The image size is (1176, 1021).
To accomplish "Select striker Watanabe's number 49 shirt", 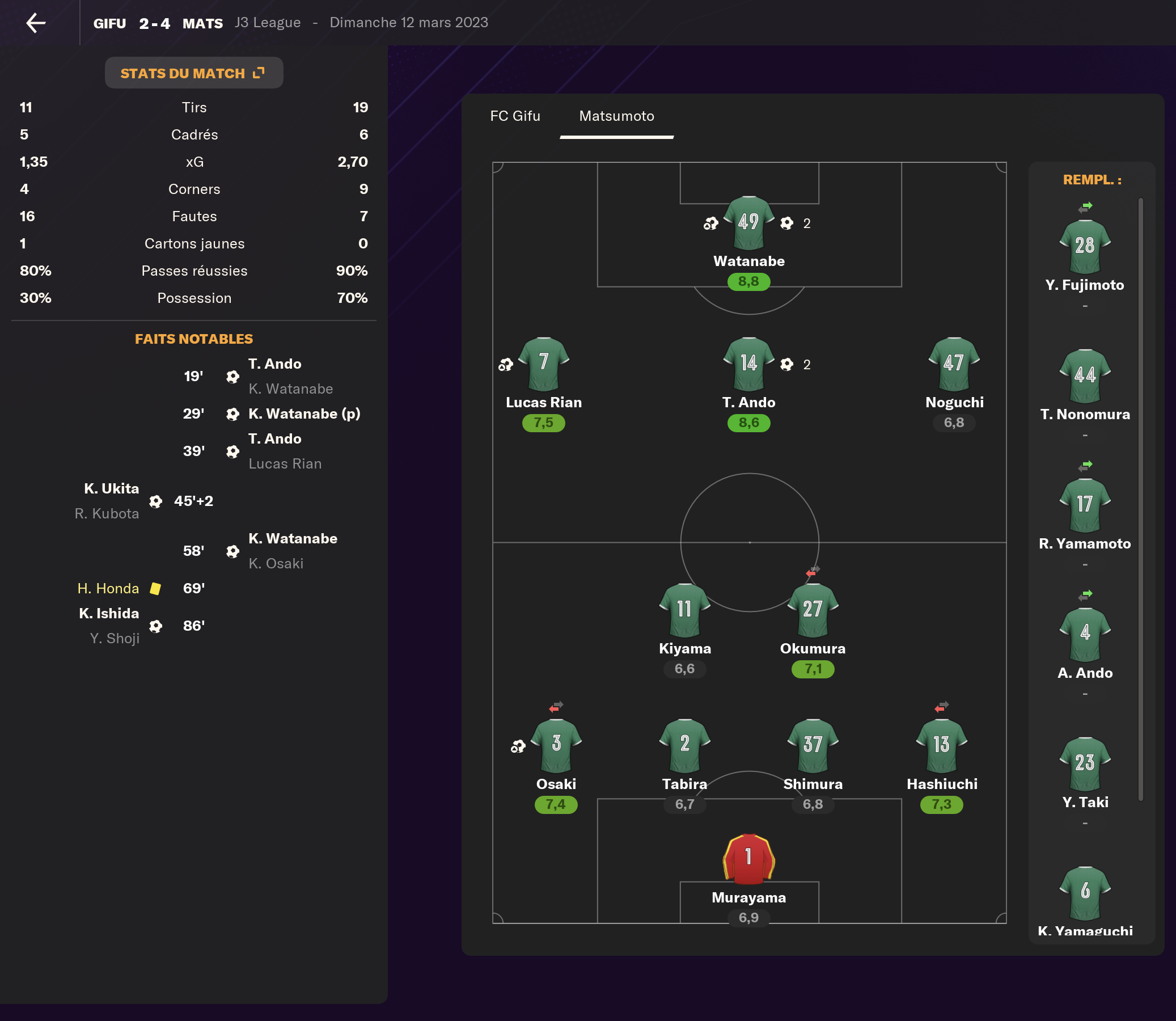I will pos(748,223).
